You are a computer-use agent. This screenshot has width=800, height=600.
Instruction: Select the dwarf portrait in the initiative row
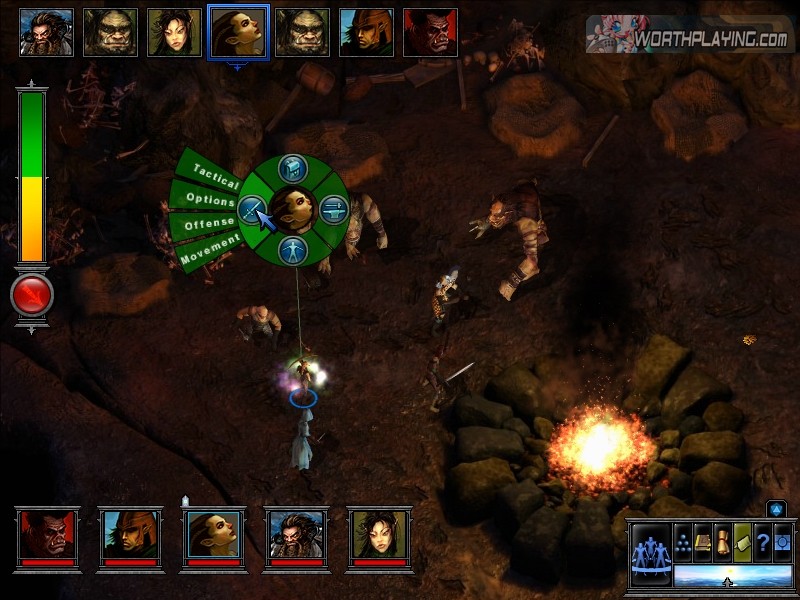tap(46, 32)
